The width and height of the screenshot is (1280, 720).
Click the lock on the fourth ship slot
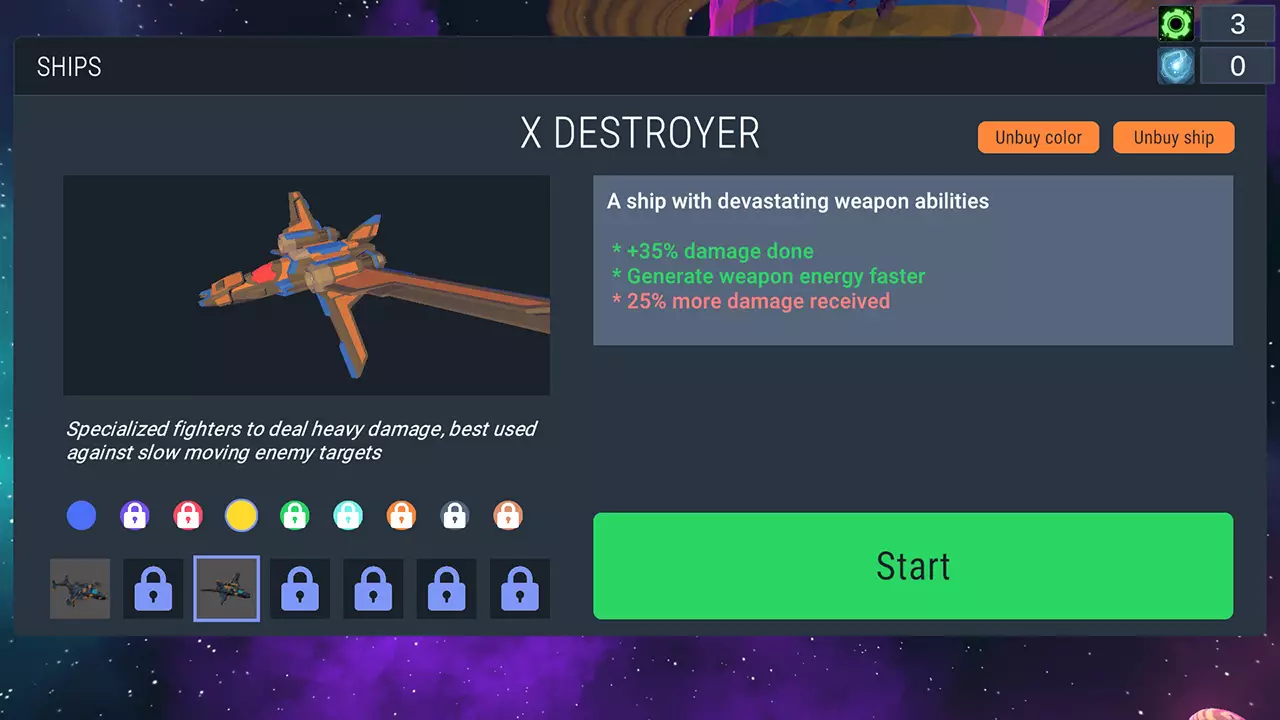(300, 588)
